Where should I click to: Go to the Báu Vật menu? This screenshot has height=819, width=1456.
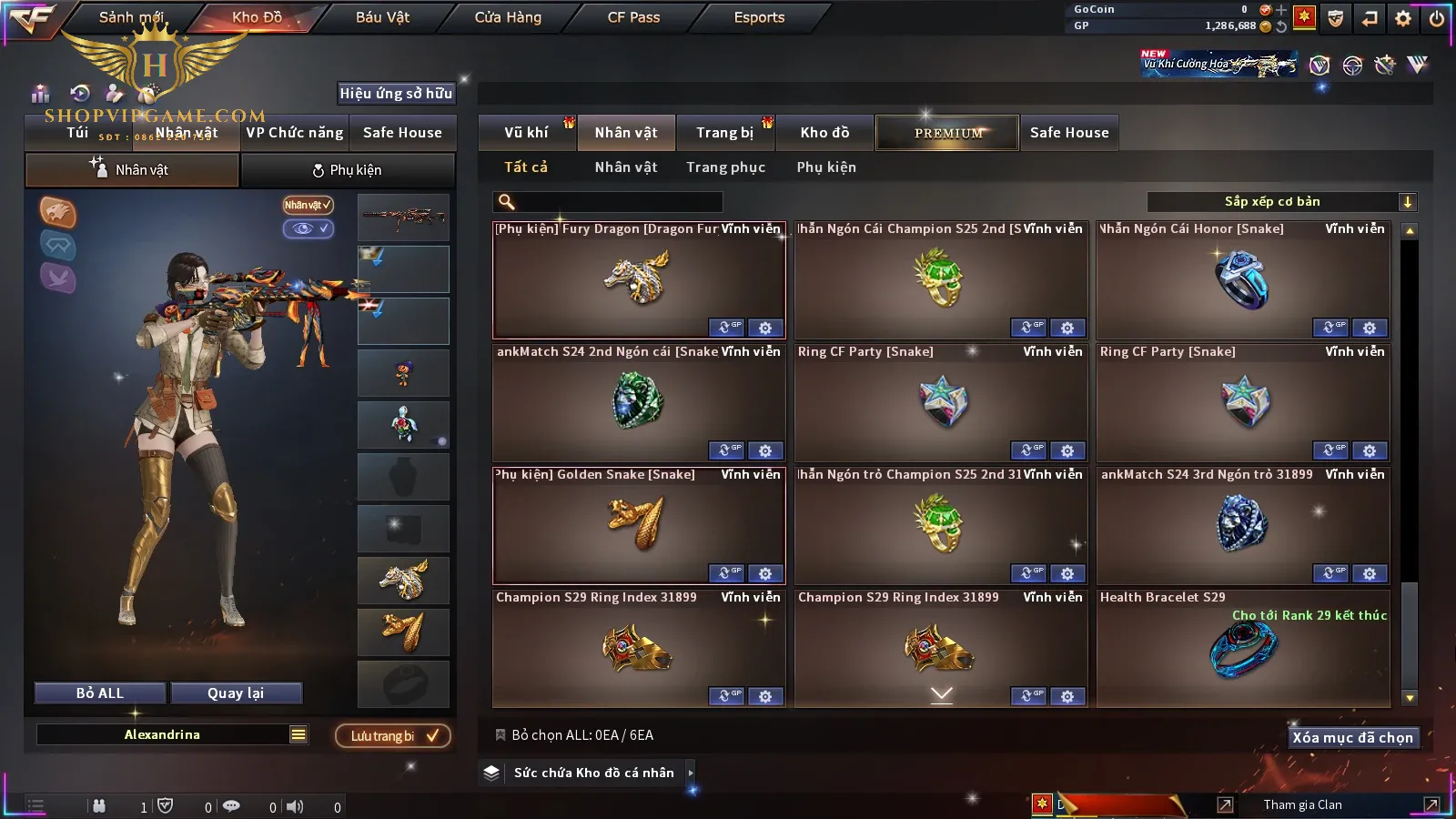[x=382, y=17]
